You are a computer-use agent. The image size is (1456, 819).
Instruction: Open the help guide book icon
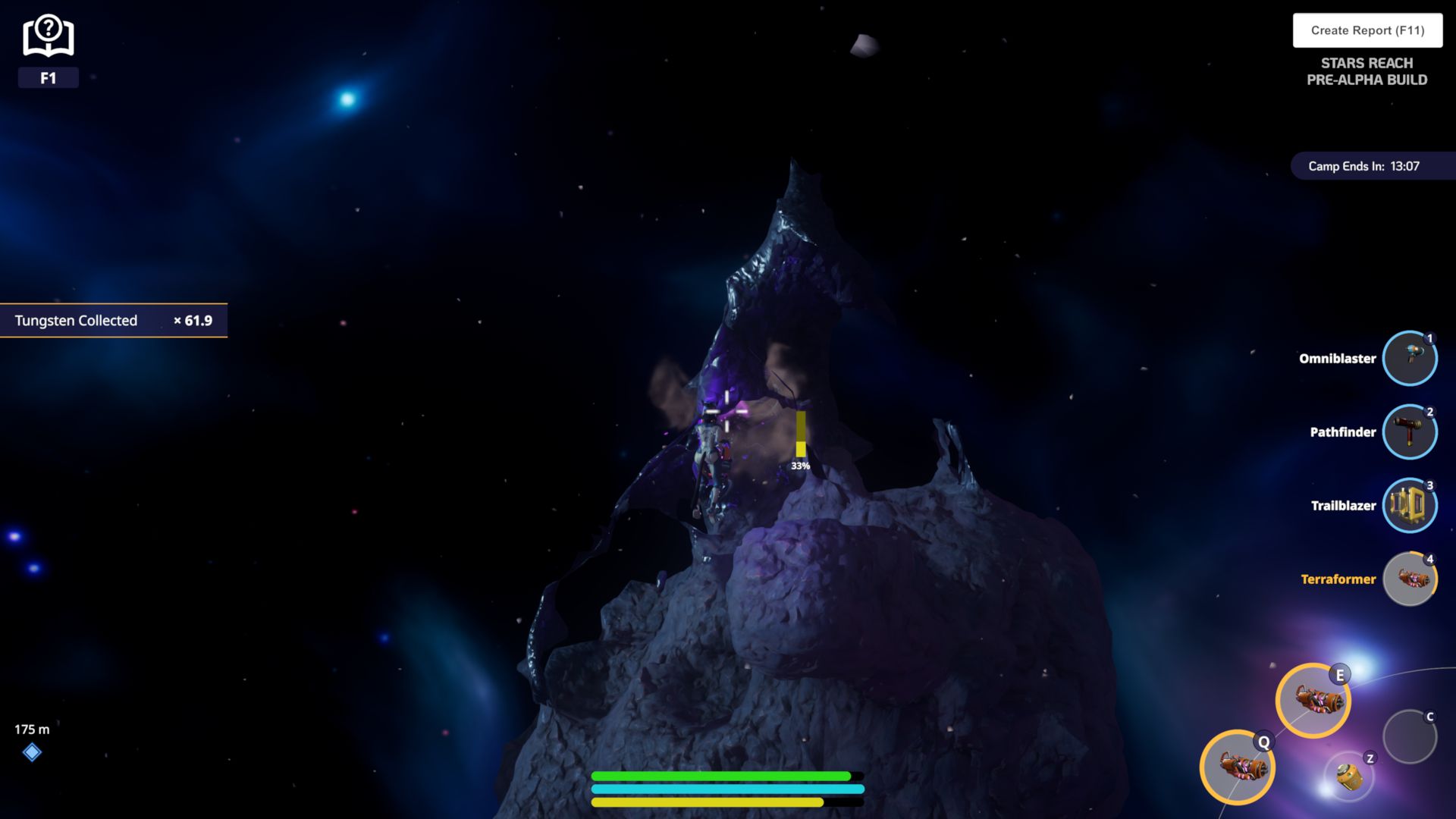pos(48,37)
